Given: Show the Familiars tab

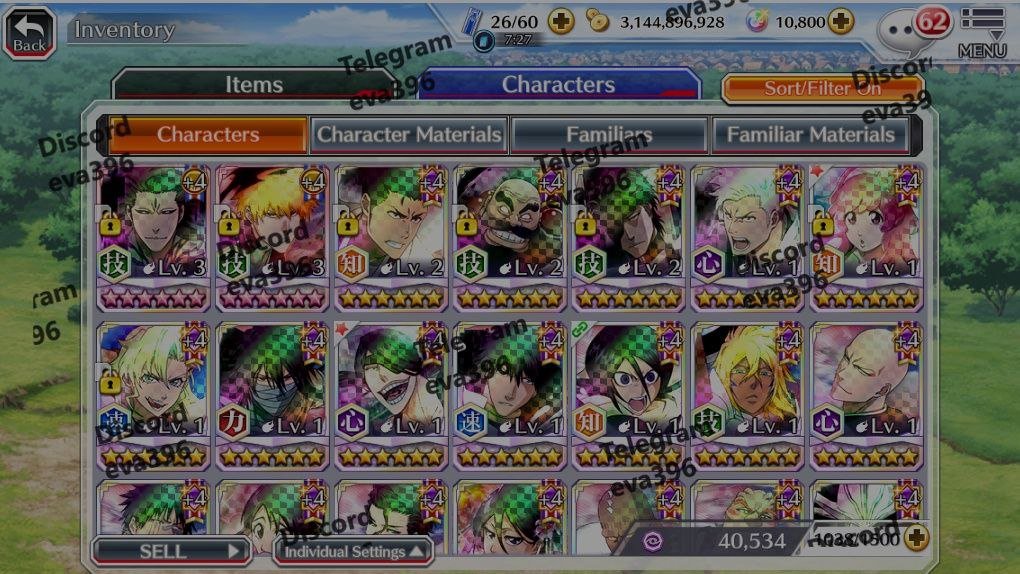Looking at the screenshot, I should click(609, 134).
